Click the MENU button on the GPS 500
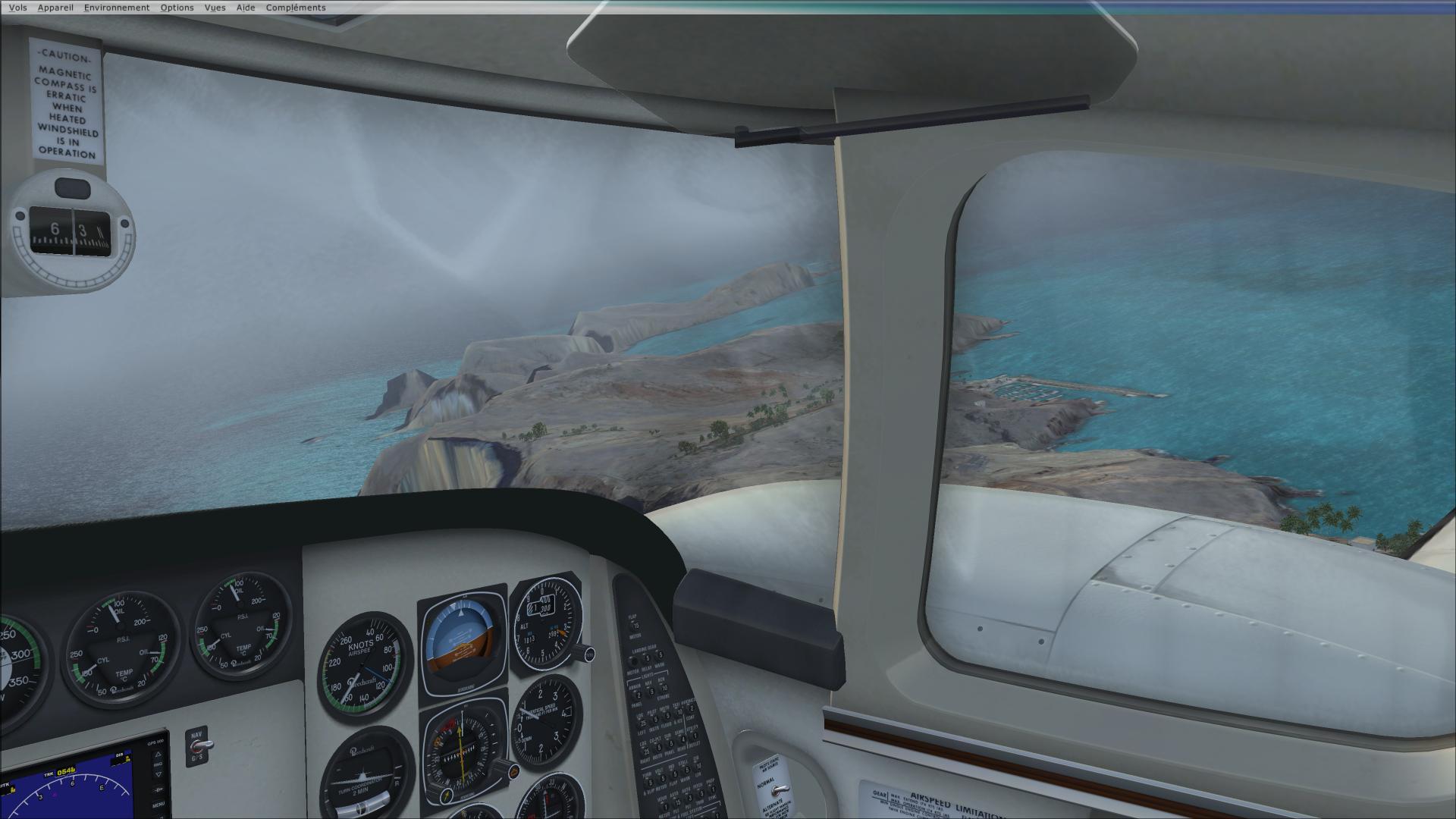The width and height of the screenshot is (1456, 819). tap(158, 805)
